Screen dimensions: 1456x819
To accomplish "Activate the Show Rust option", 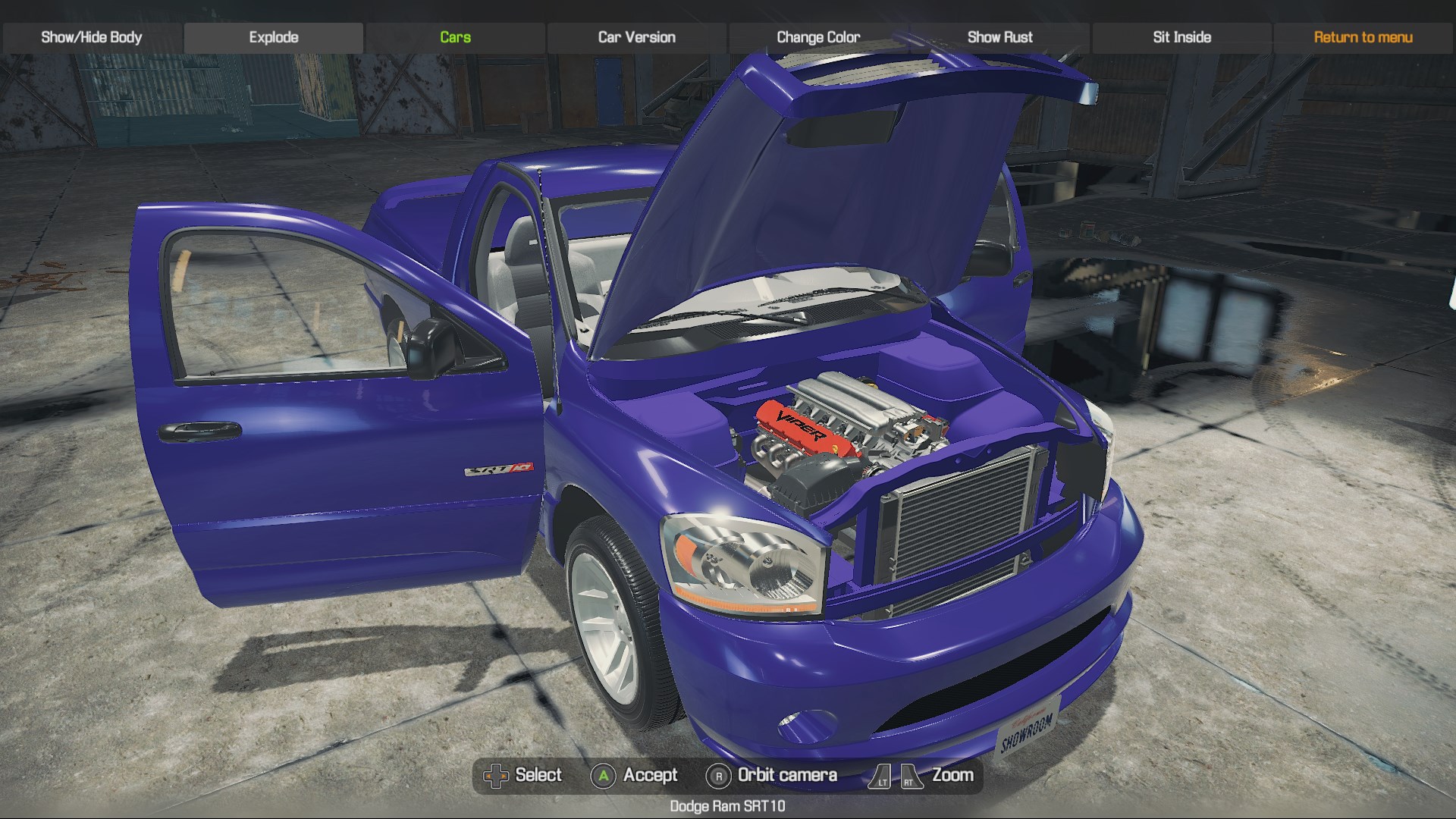I will coord(999,37).
